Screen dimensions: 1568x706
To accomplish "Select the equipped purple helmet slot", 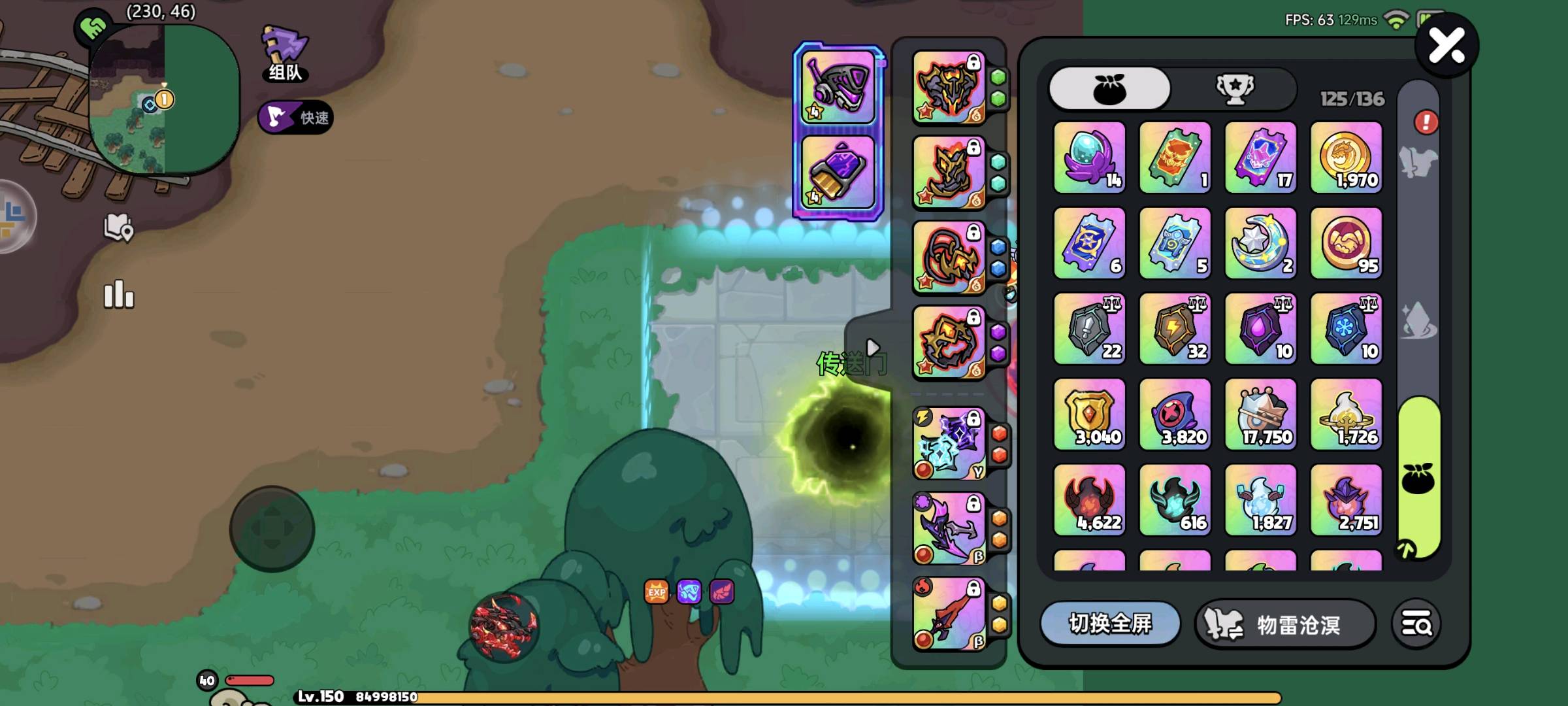I will coord(838,88).
